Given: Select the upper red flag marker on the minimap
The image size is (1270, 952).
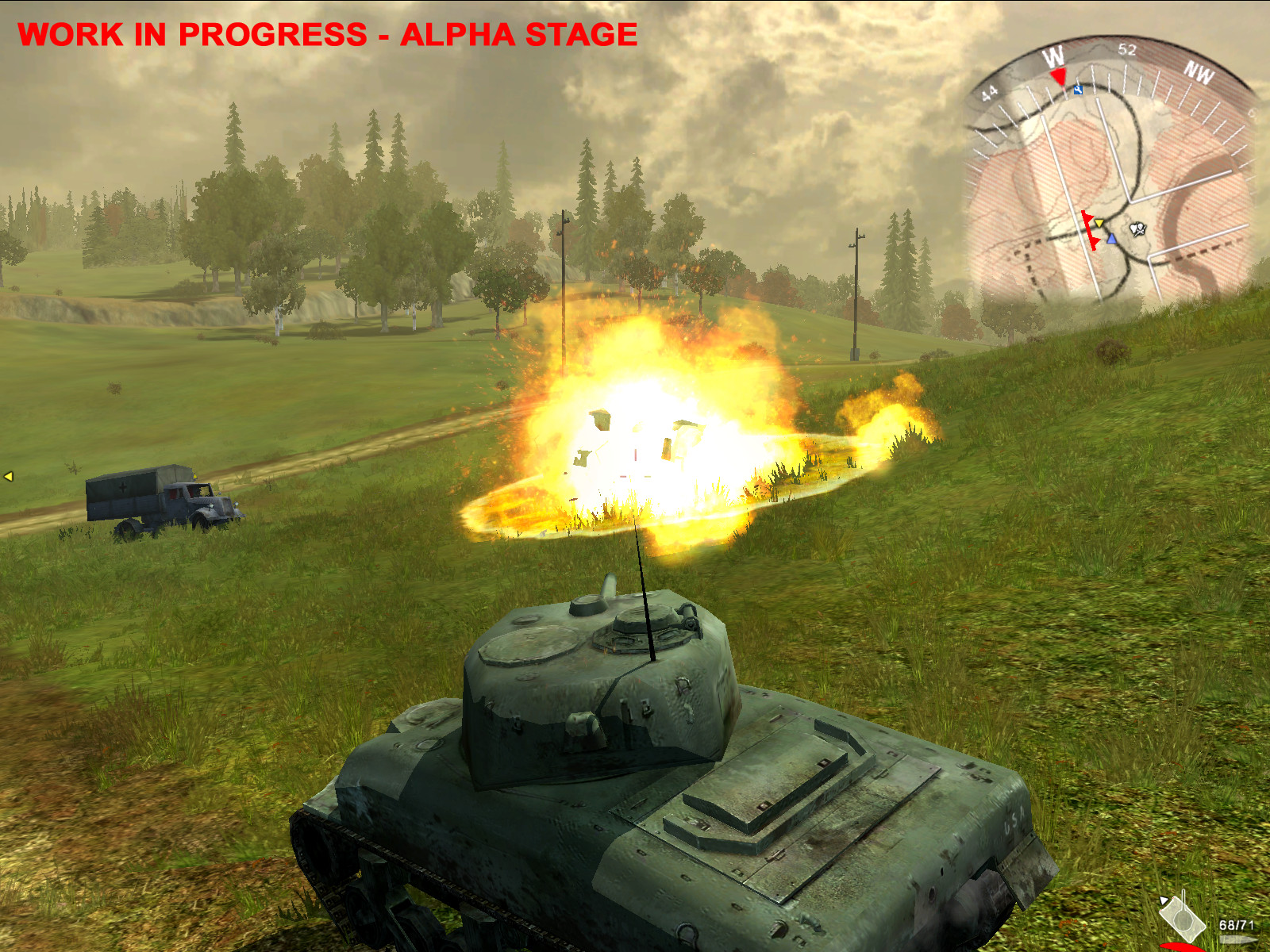Looking at the screenshot, I should [x=1087, y=217].
